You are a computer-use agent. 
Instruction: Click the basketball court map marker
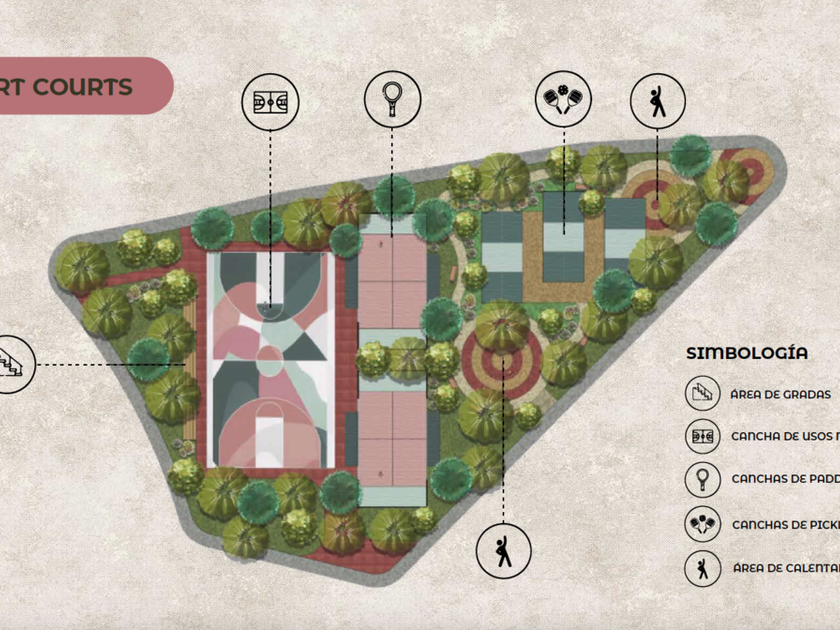(x=271, y=101)
